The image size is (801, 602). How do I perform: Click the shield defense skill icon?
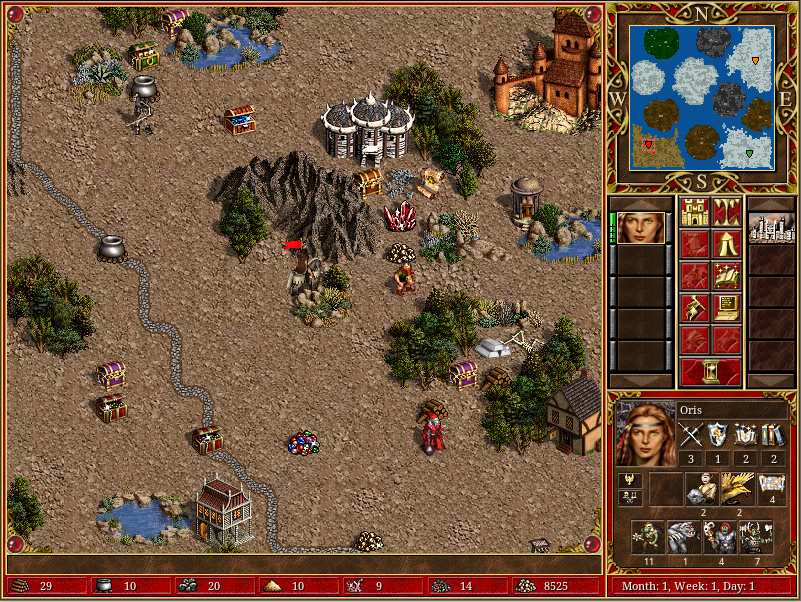point(717,434)
